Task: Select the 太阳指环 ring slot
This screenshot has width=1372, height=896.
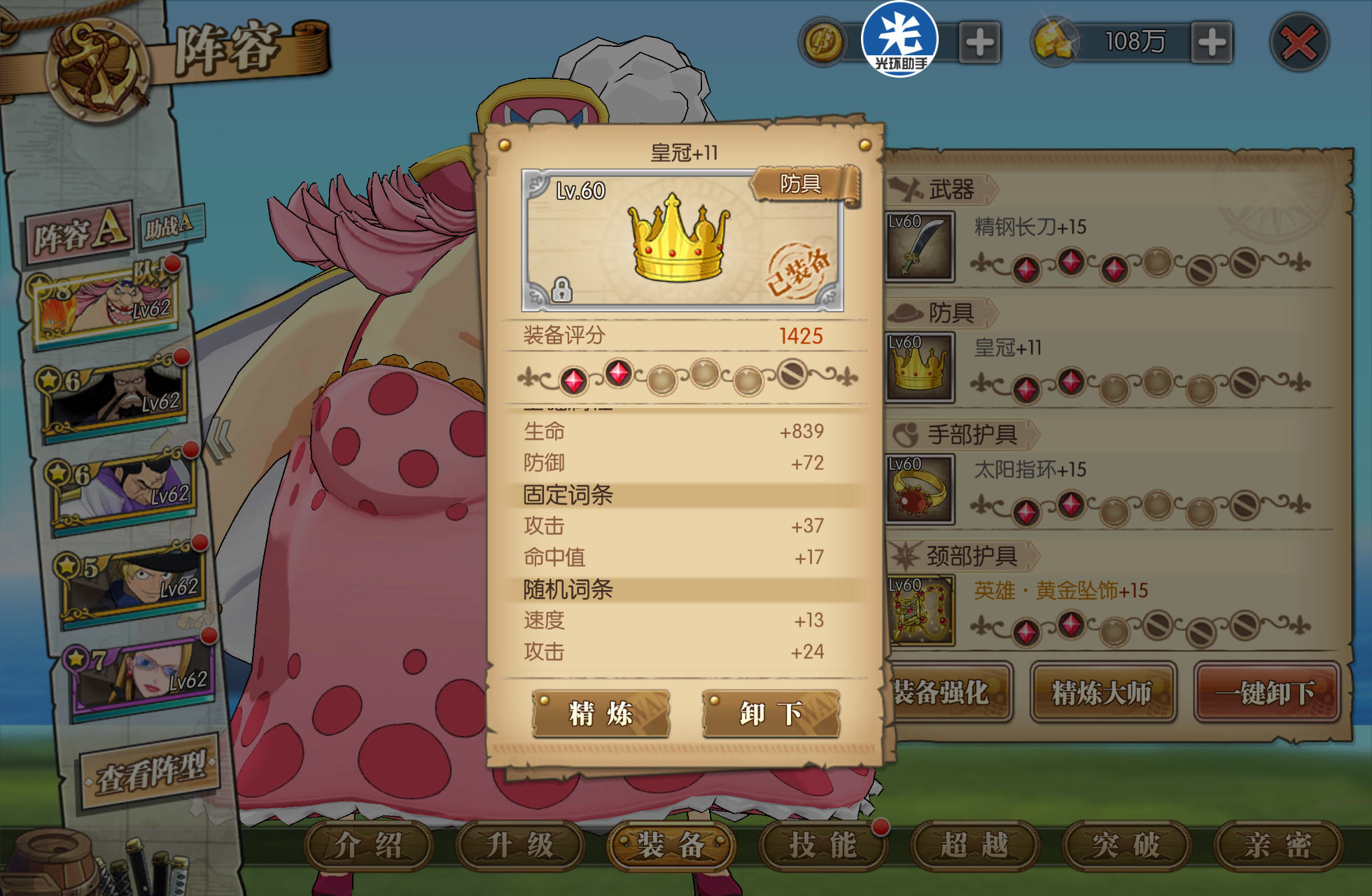Action: 919,489
